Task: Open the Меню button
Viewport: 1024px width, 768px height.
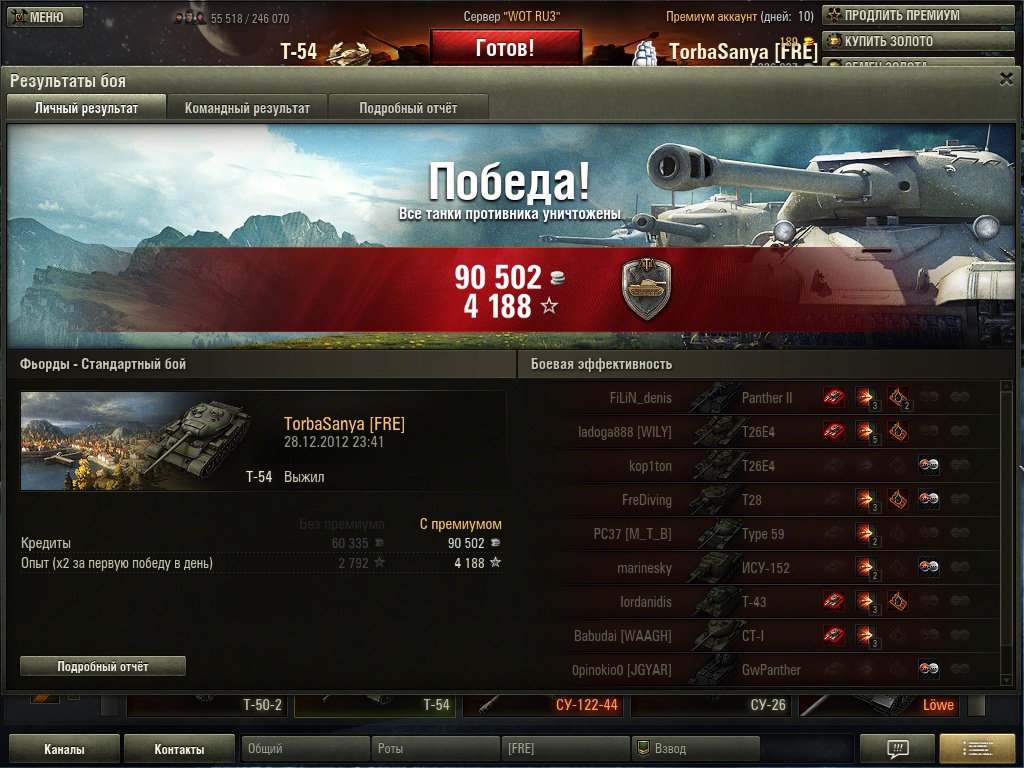Action: [x=45, y=17]
